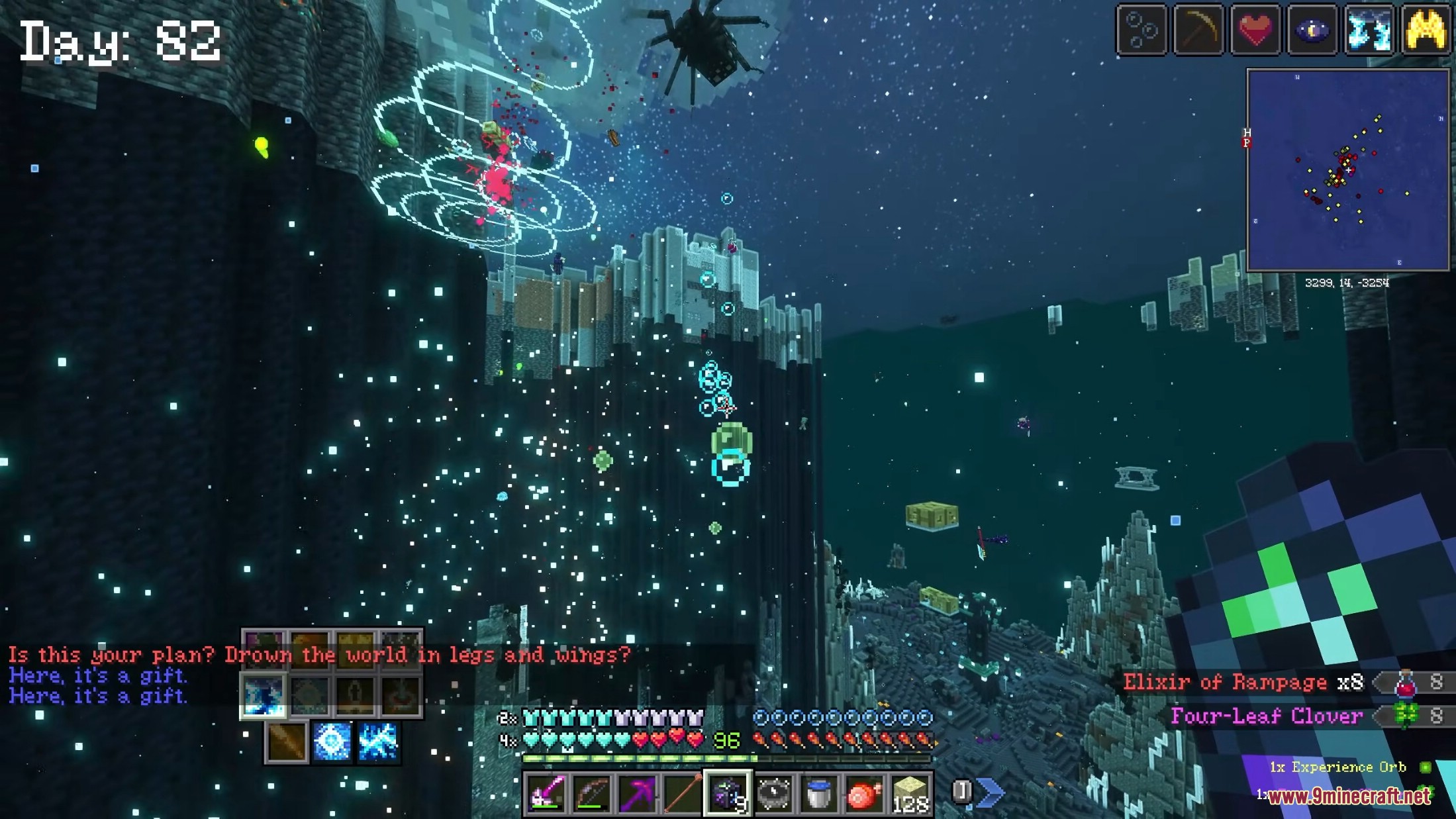Open the minimap

pyautogui.click(x=1347, y=170)
